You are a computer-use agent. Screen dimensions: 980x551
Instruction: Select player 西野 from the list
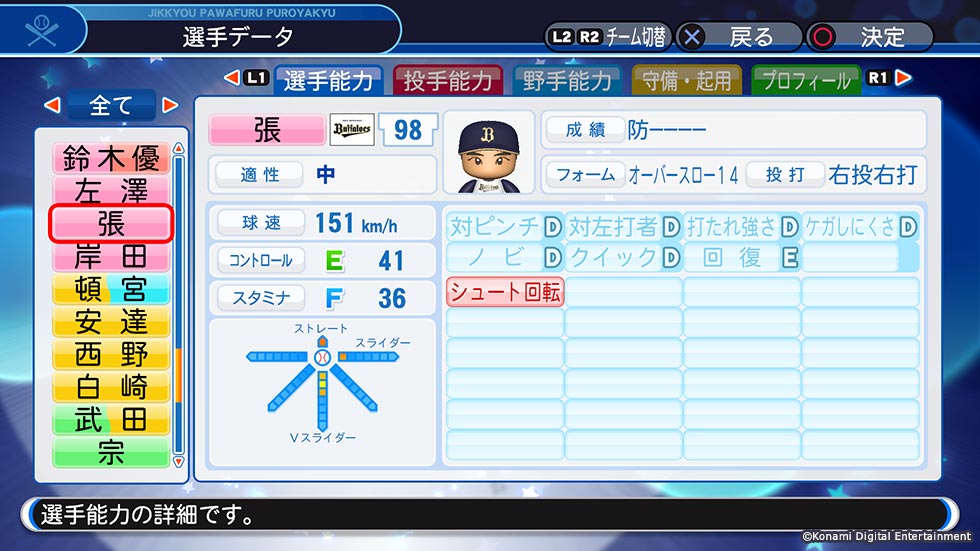pyautogui.click(x=111, y=354)
